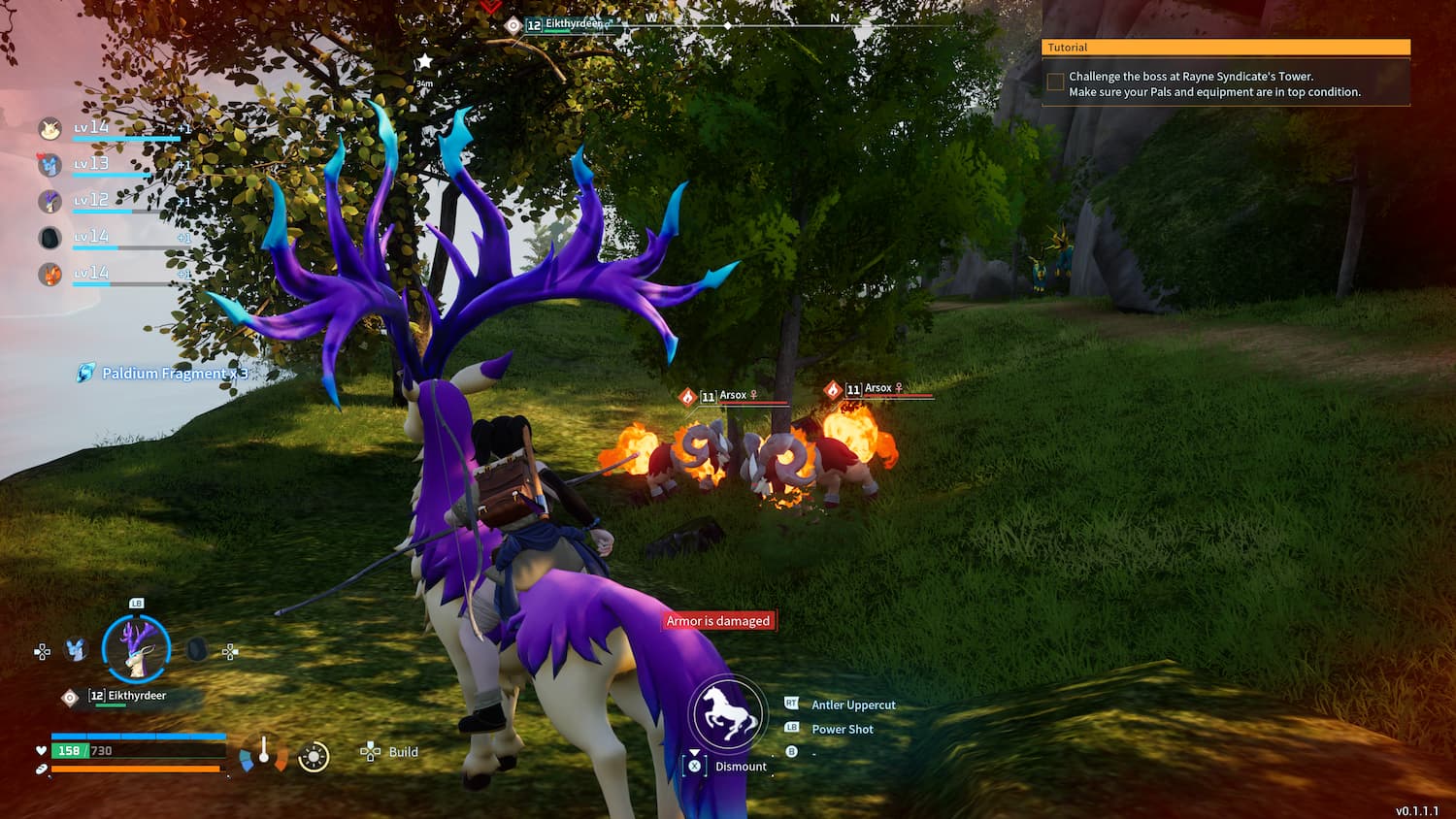Pick the purple-antlered level 12 party pal
The width and height of the screenshot is (1456, 819).
(x=50, y=201)
